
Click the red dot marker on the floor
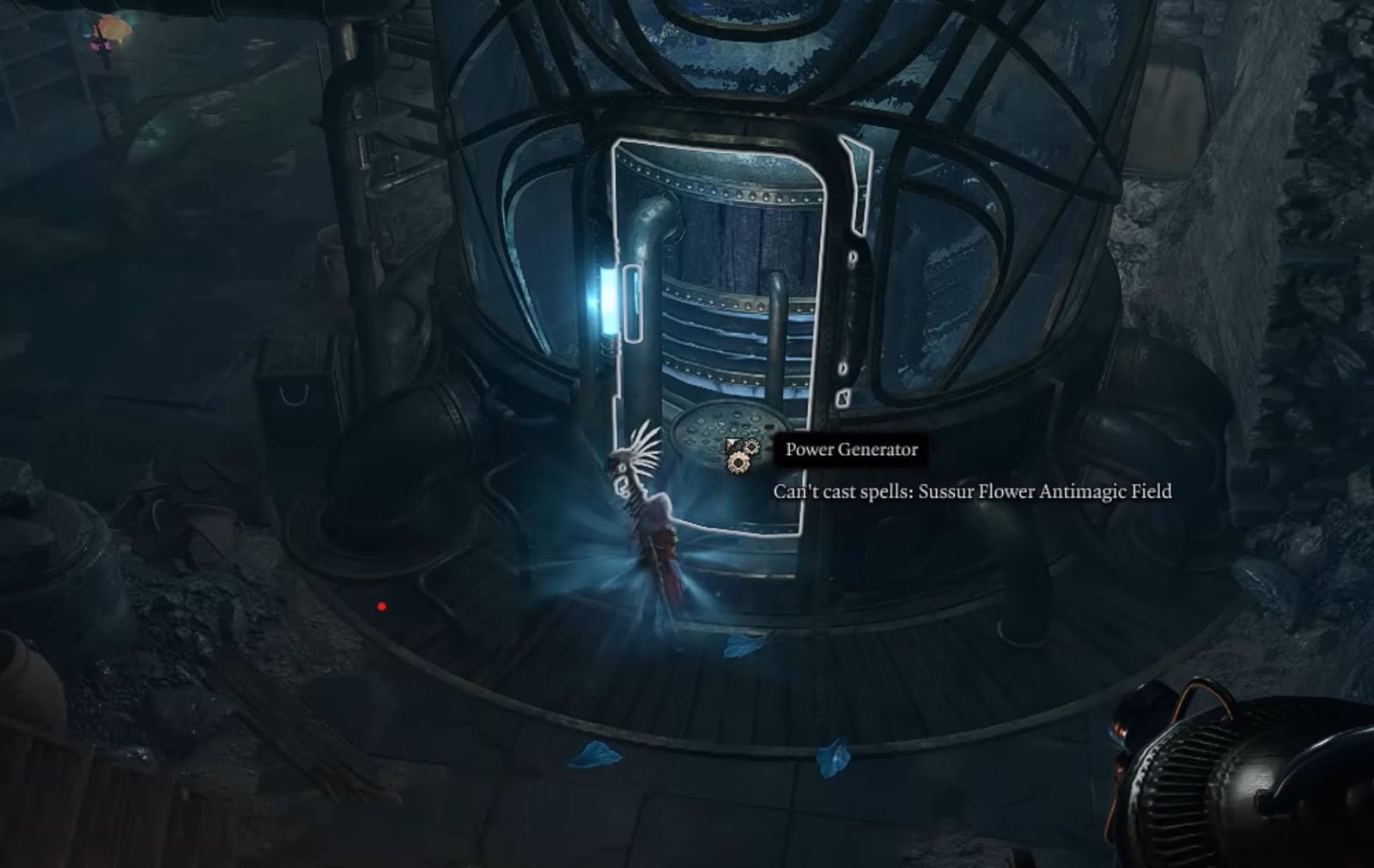(381, 605)
